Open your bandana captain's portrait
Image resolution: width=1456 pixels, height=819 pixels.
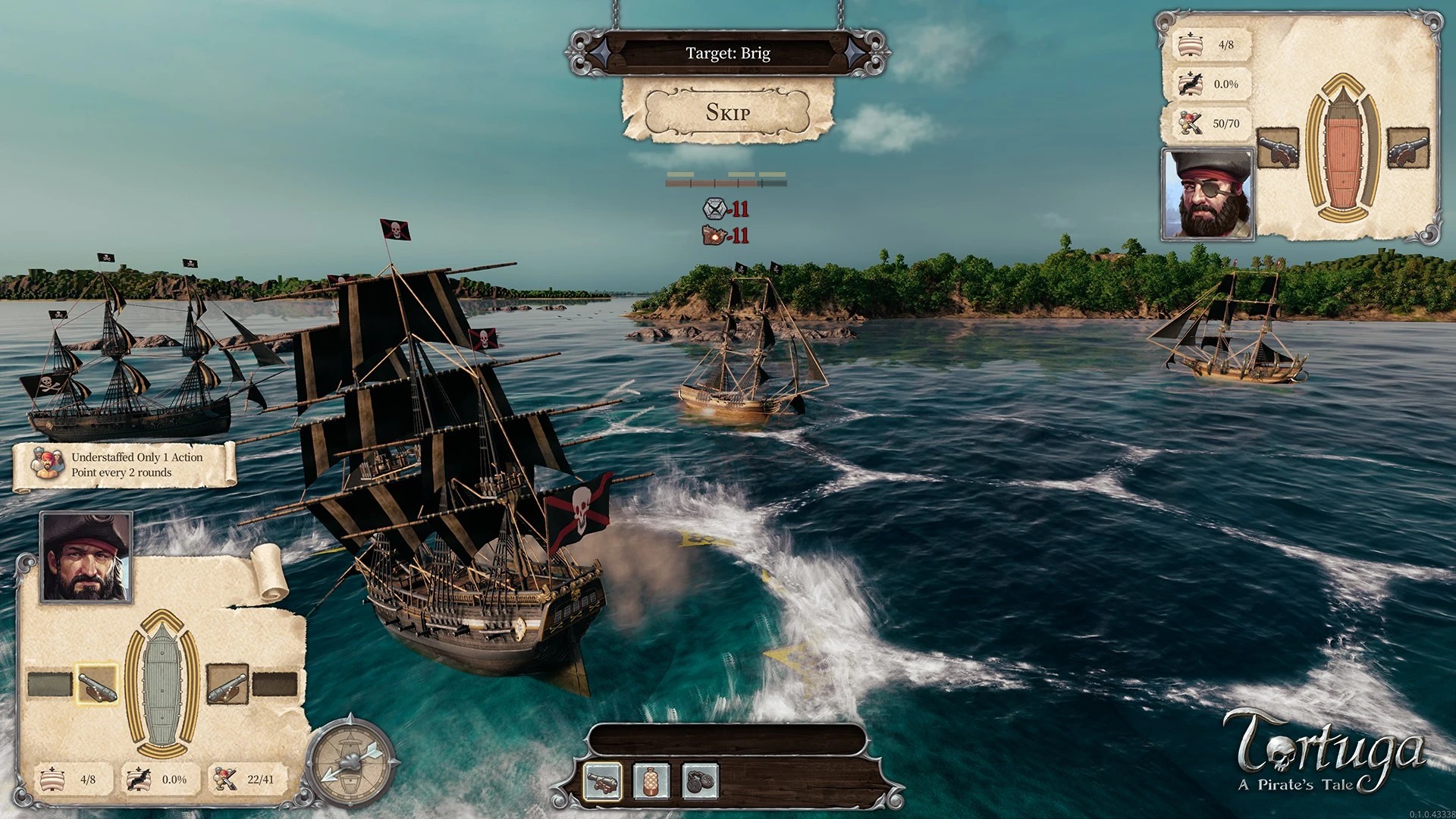click(86, 557)
